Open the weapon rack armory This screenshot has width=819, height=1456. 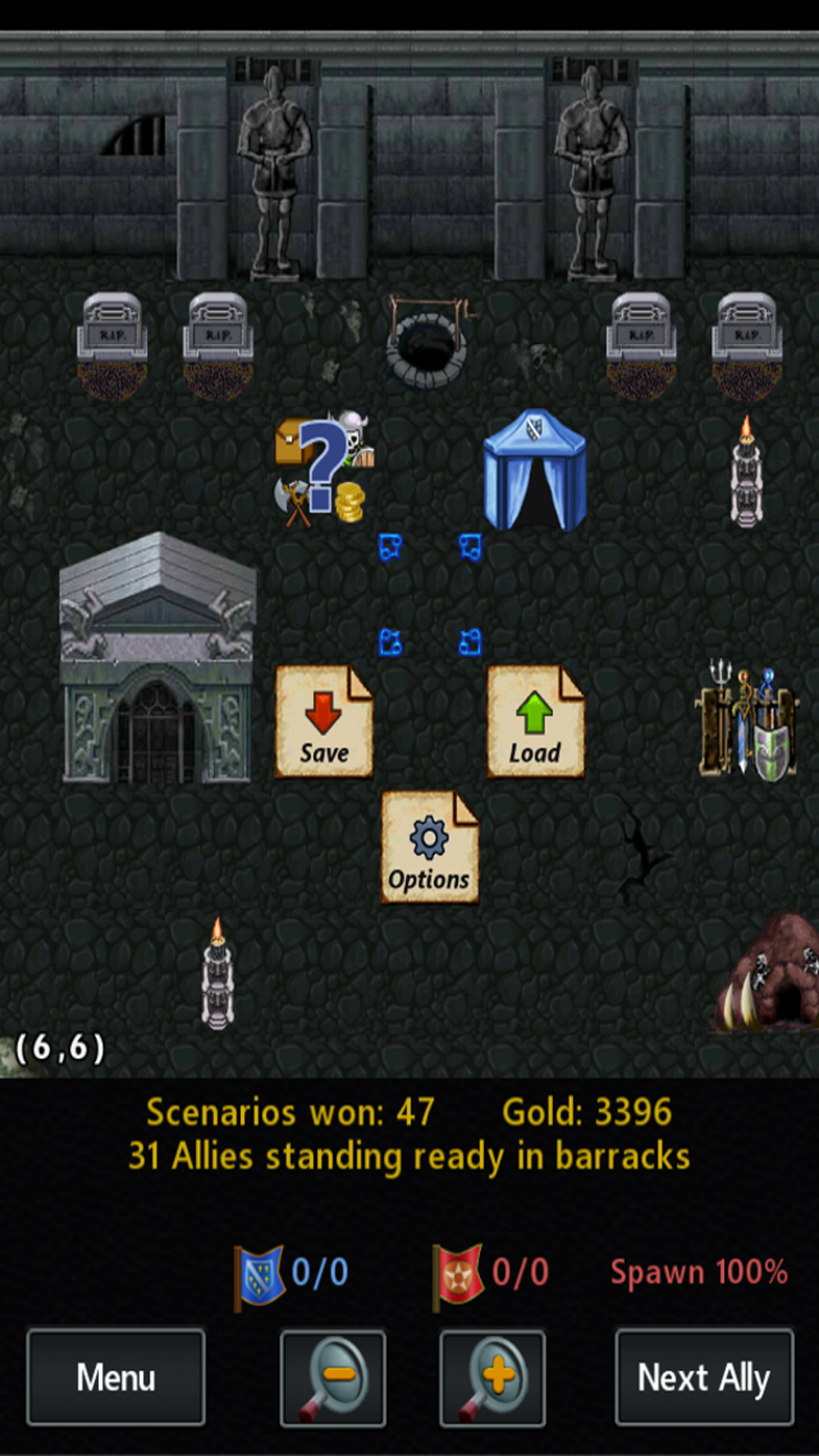point(747,721)
